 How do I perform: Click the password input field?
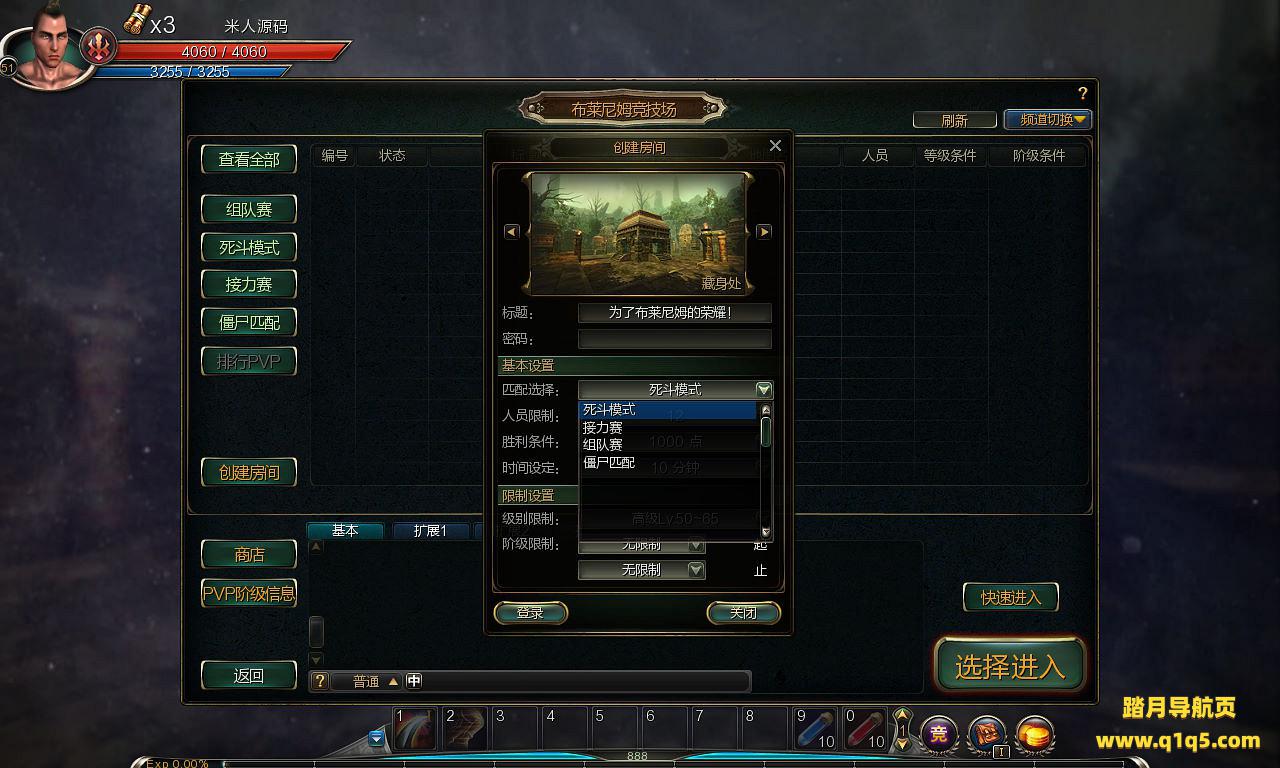point(674,339)
